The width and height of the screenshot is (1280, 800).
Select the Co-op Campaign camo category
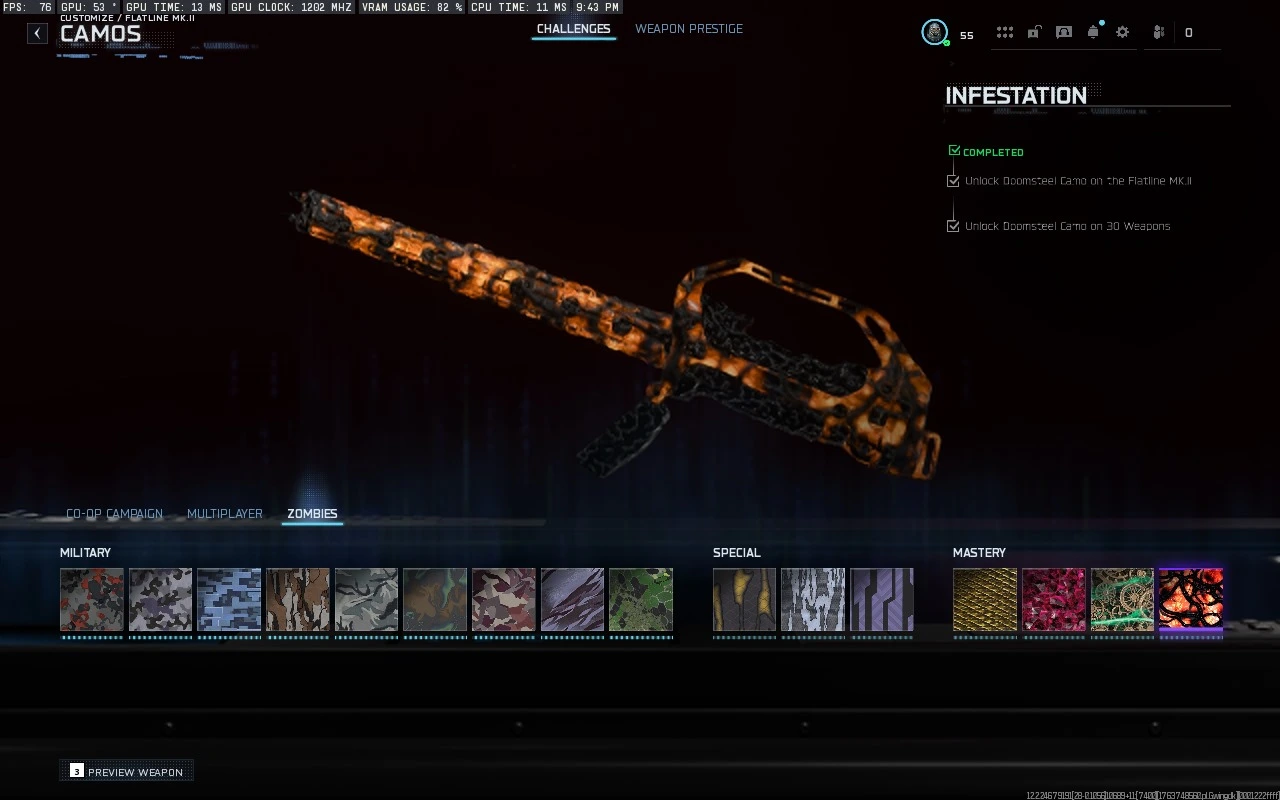113,513
